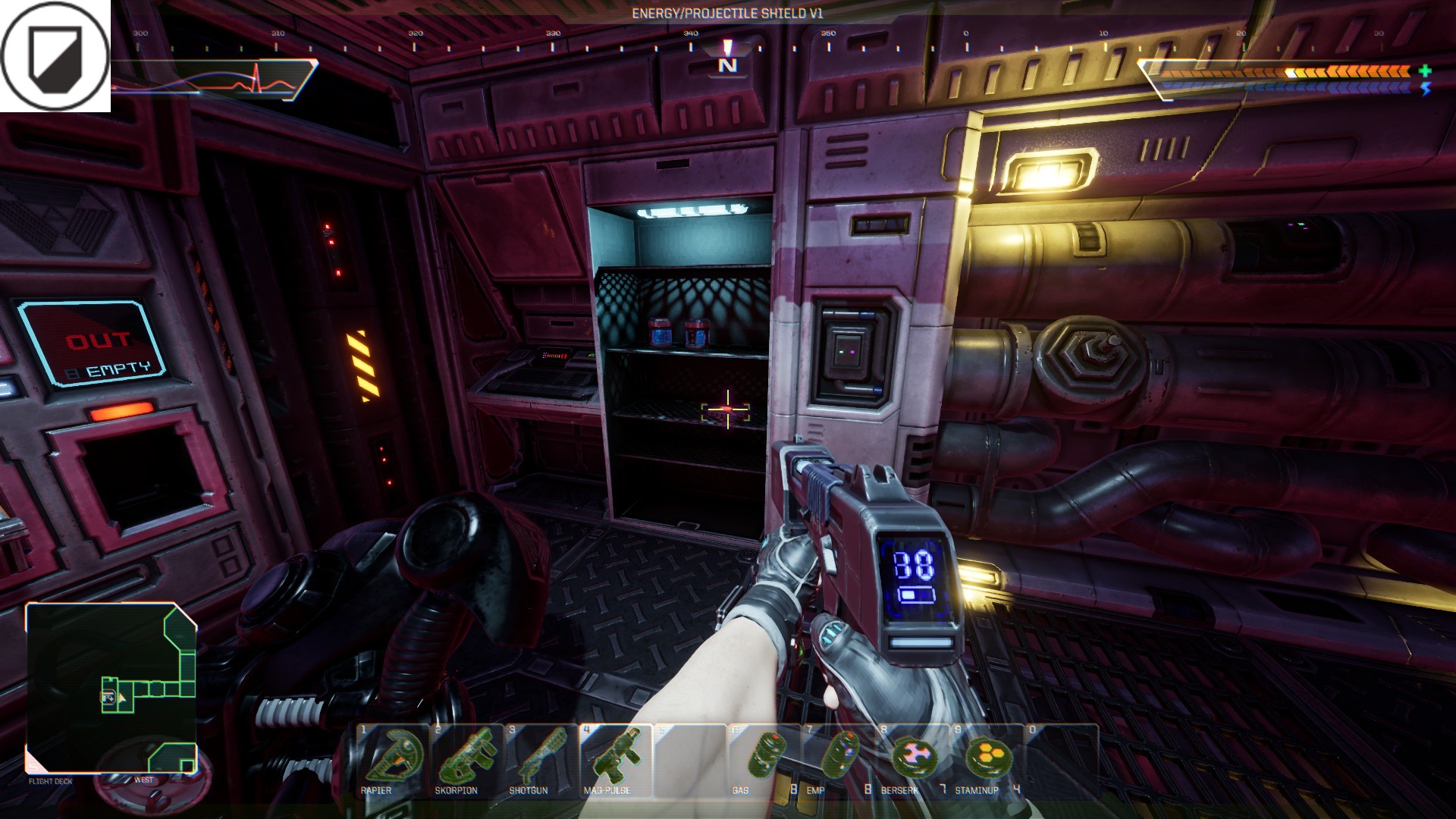Viewport: 1456px width, 819px height.
Task: Switch to the Shotgun slot
Action: 540,759
